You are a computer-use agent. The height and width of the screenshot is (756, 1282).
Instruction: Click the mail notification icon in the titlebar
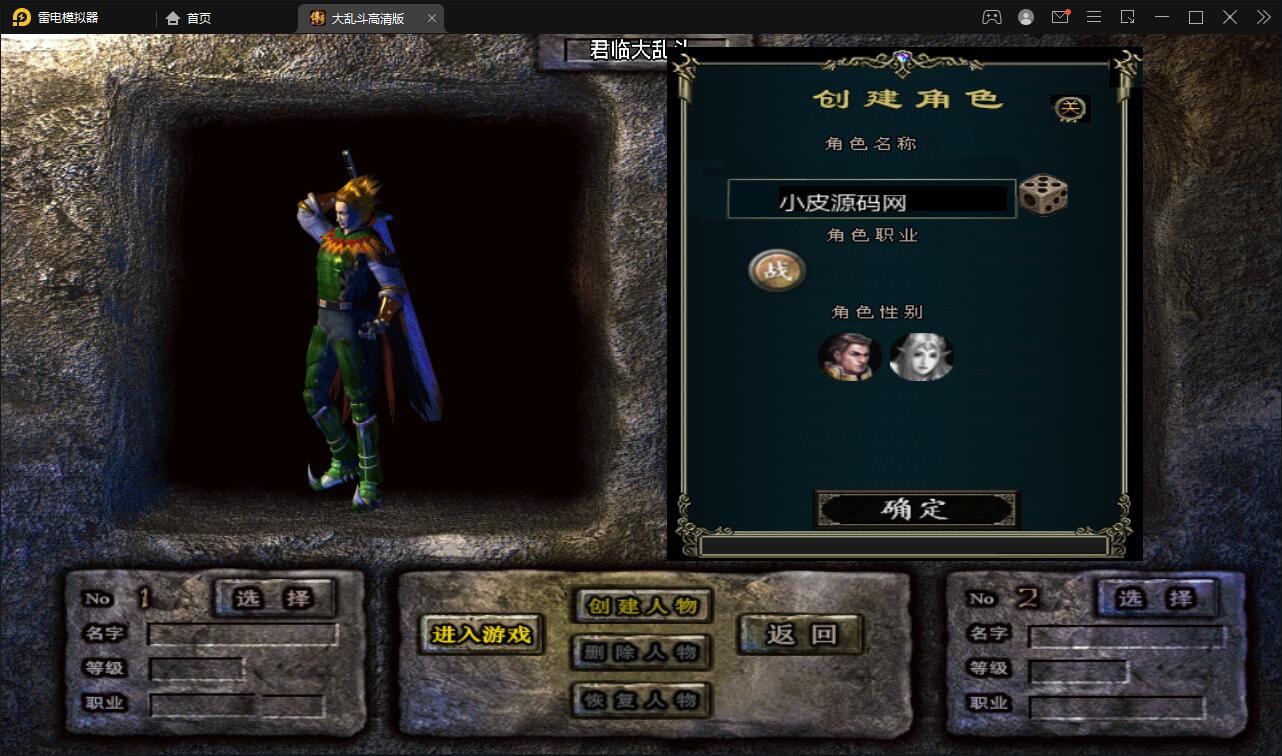(1061, 17)
